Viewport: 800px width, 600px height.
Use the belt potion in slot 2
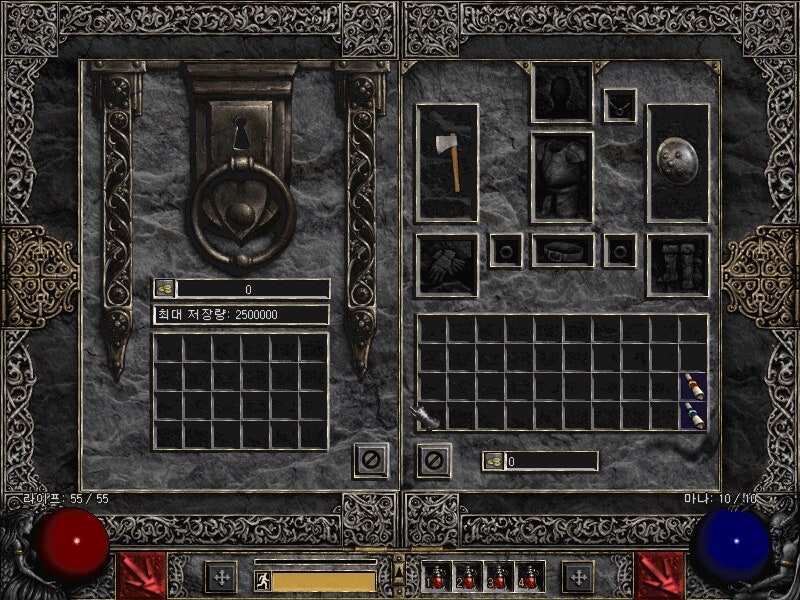466,576
